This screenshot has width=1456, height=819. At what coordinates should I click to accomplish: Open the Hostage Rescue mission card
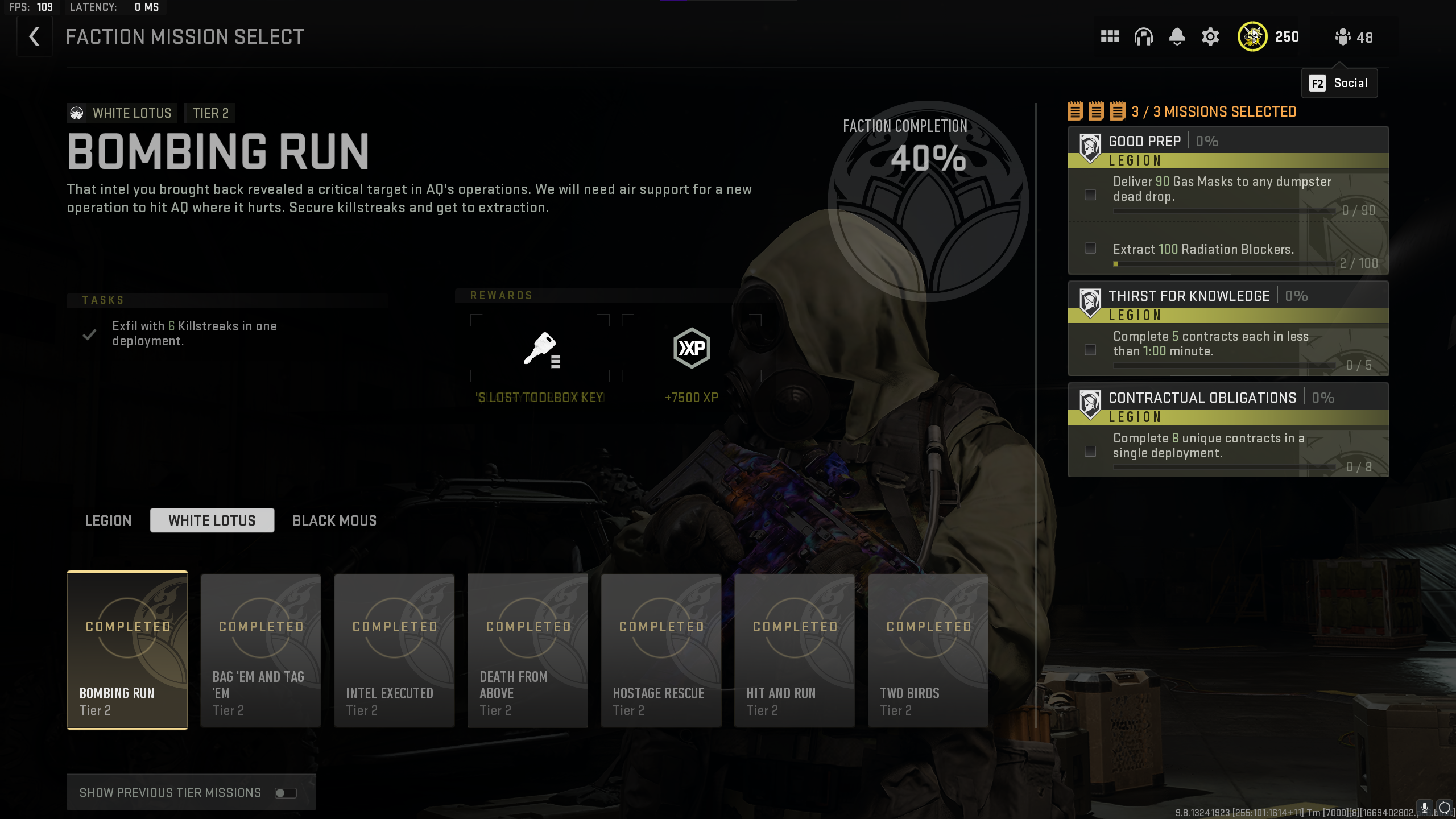point(661,650)
